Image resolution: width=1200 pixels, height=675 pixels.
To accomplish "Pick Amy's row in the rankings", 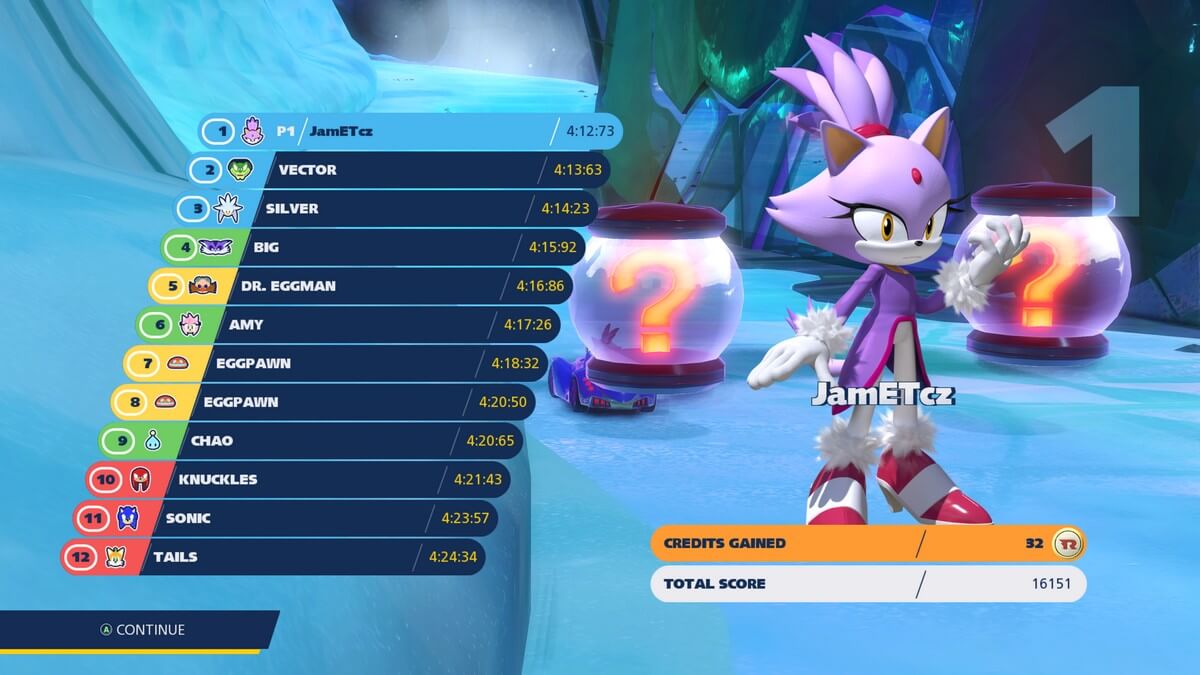I will 350,325.
